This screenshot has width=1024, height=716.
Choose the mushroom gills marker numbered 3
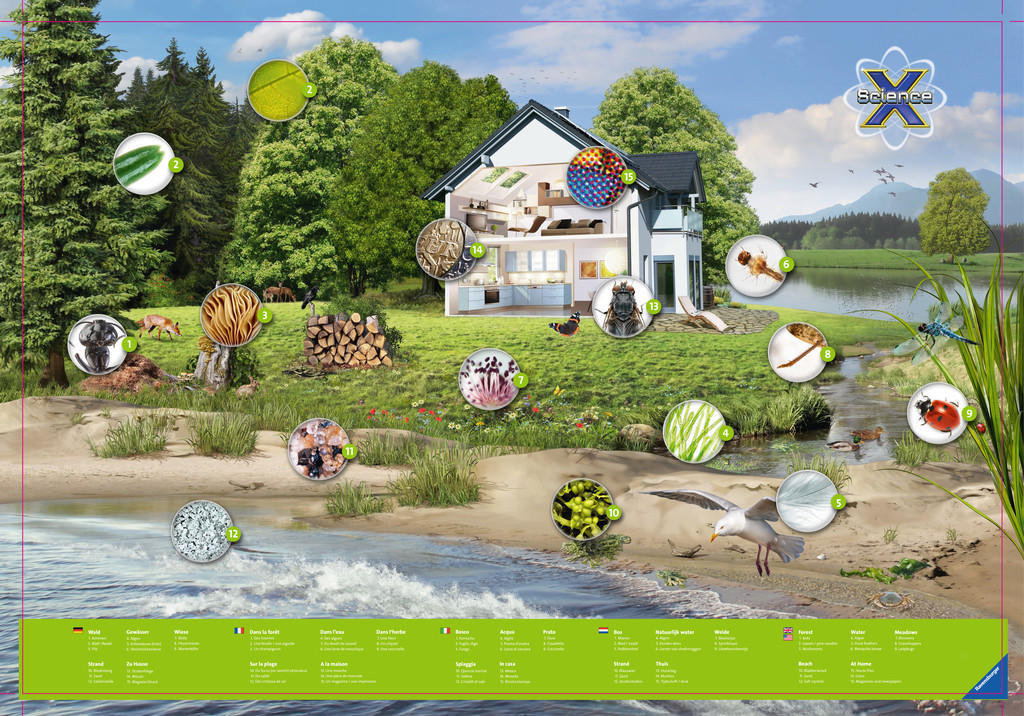click(x=231, y=314)
